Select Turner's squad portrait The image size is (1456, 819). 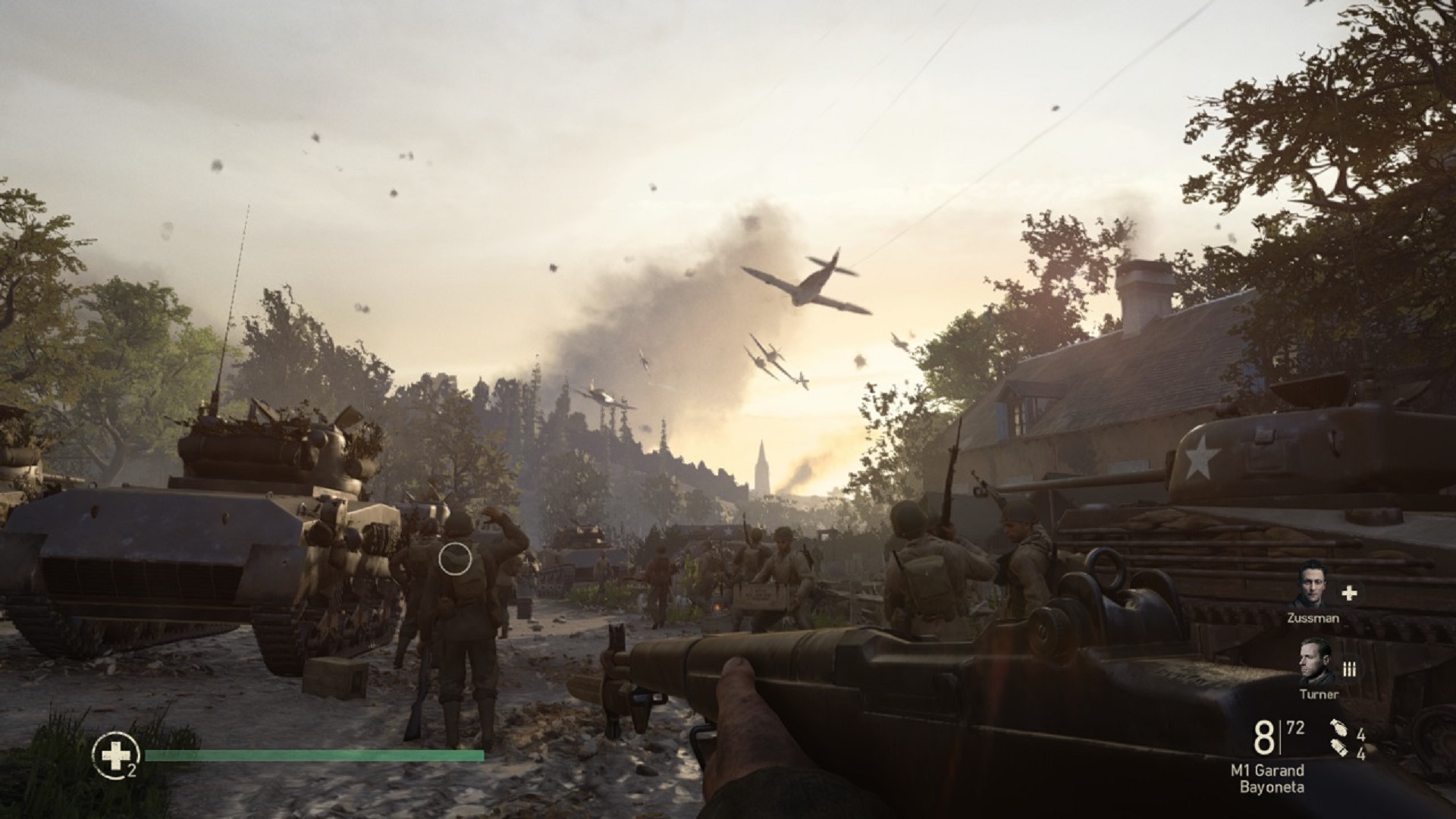(x=1317, y=662)
